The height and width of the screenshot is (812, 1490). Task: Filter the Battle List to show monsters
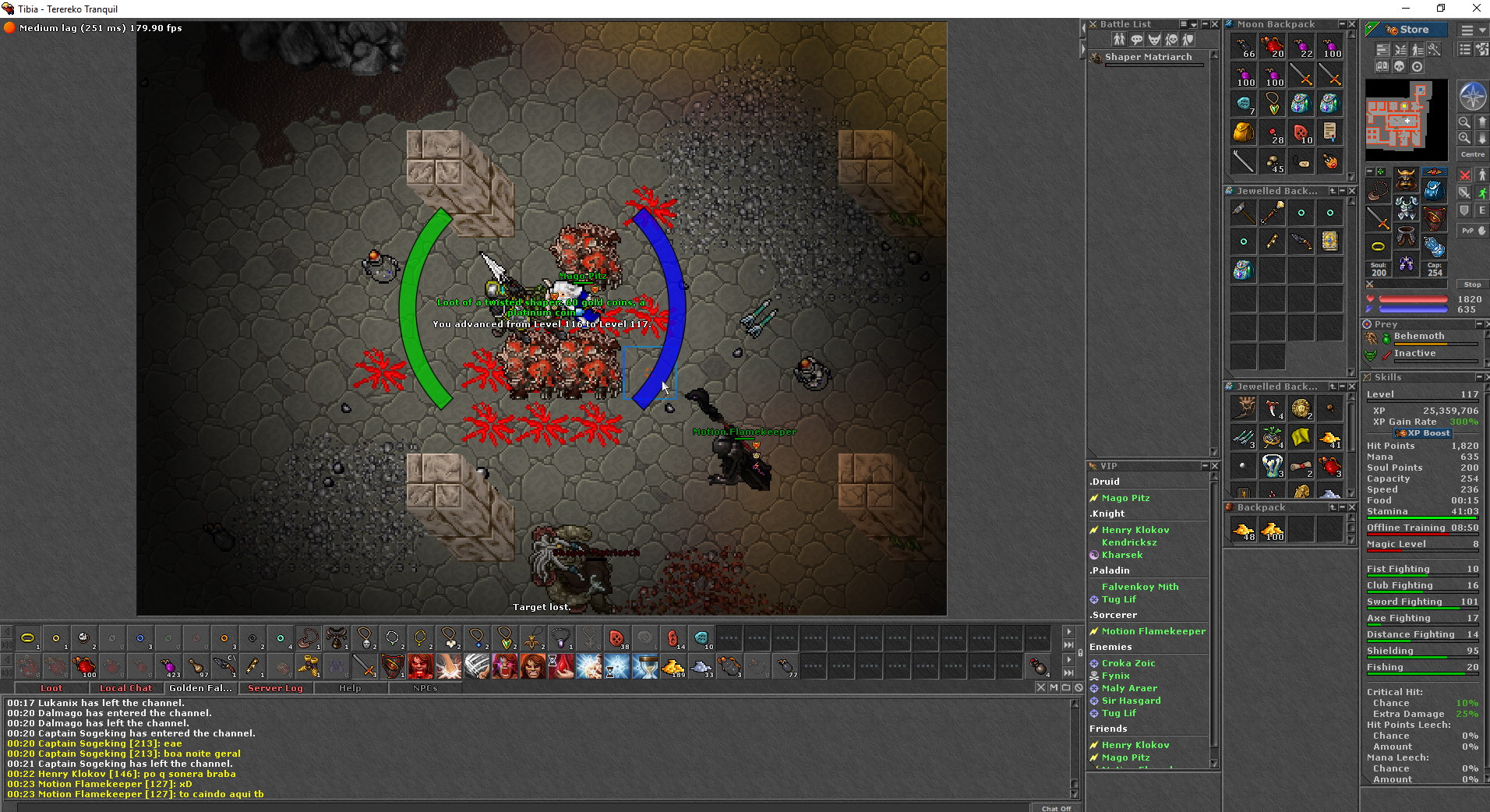[x=1153, y=41]
